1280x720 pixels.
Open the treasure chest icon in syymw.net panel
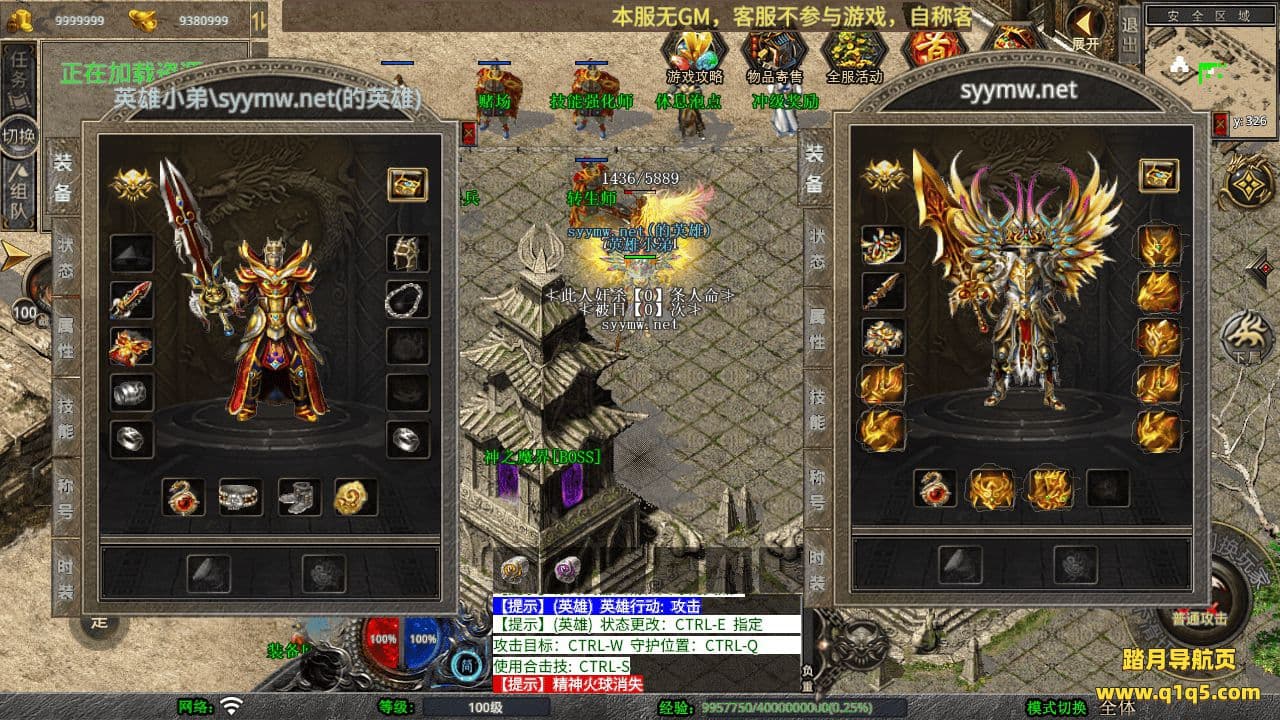pos(1158,176)
